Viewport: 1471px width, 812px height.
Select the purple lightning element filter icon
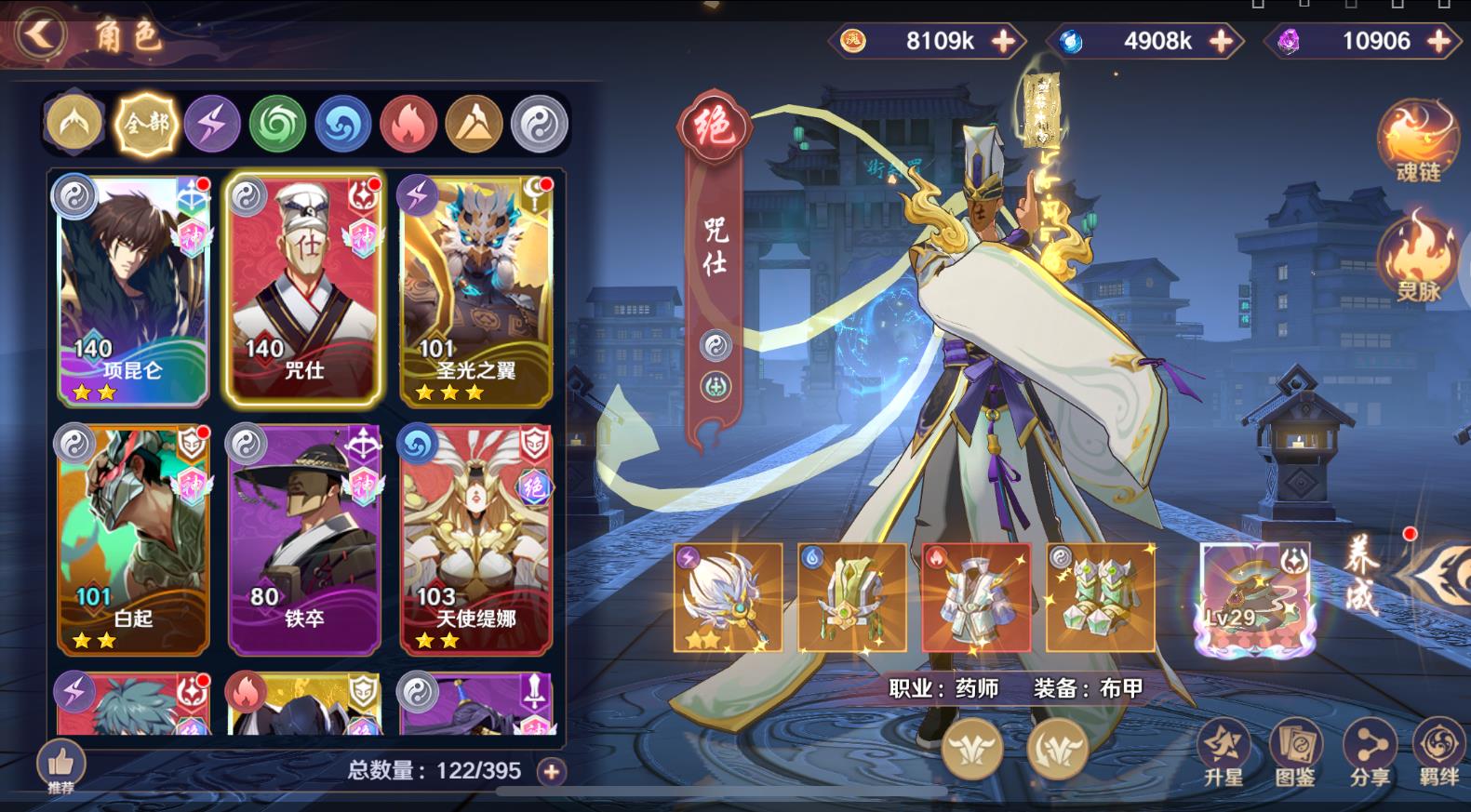(214, 121)
